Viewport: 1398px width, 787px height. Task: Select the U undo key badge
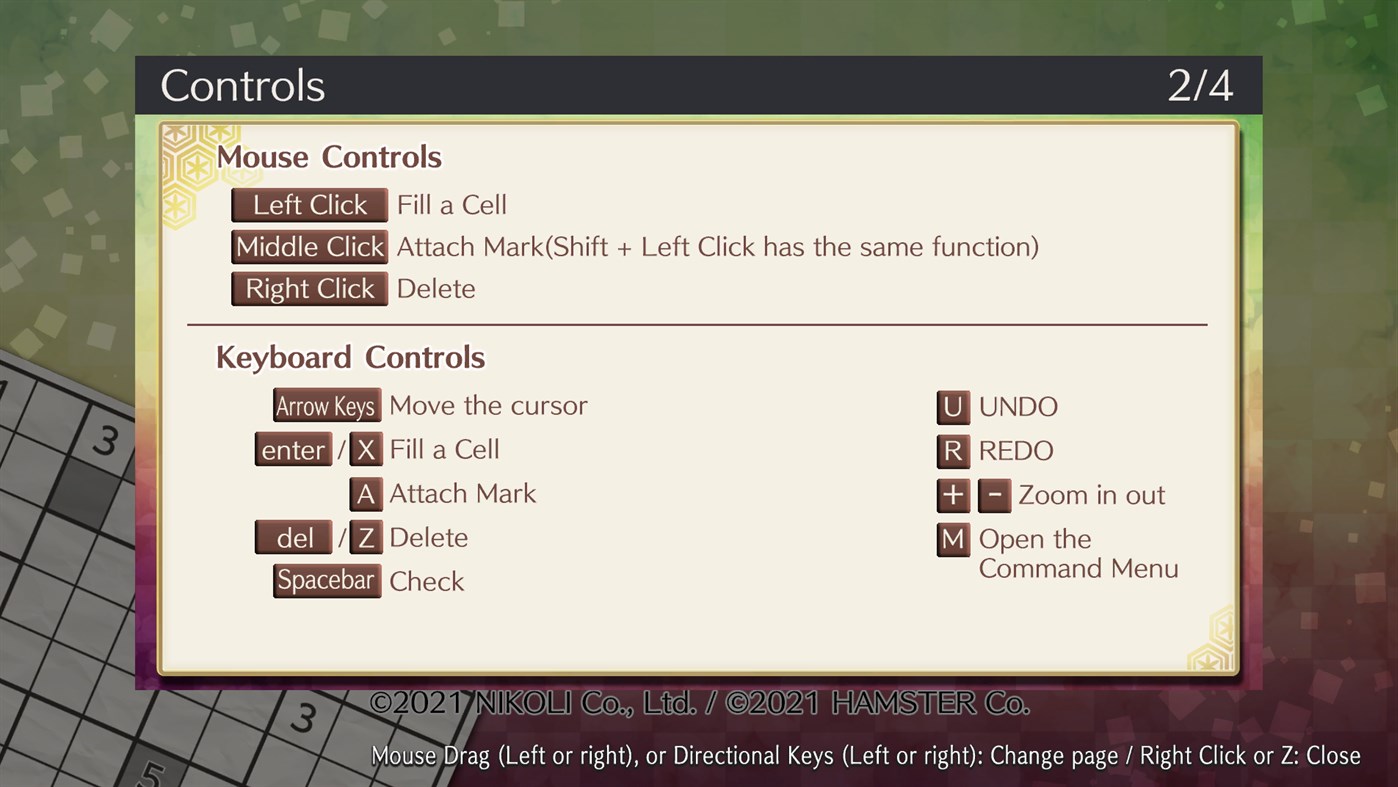pos(952,407)
